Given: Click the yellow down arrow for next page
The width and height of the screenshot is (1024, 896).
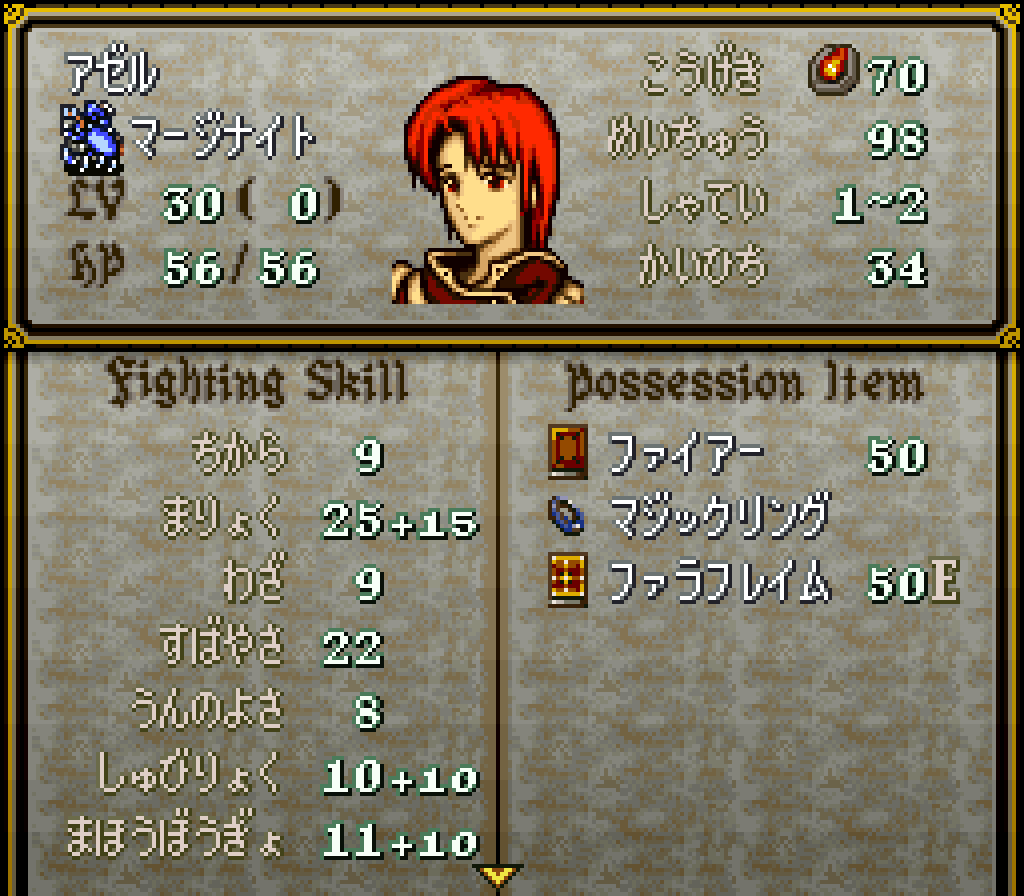Looking at the screenshot, I should click(x=496, y=875).
